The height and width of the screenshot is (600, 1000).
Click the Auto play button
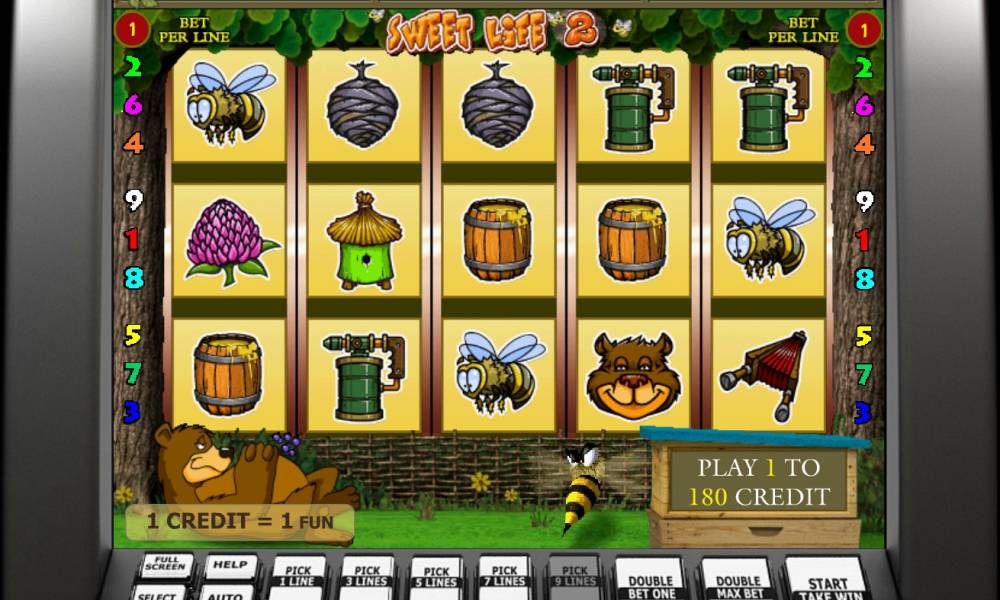(x=226, y=593)
